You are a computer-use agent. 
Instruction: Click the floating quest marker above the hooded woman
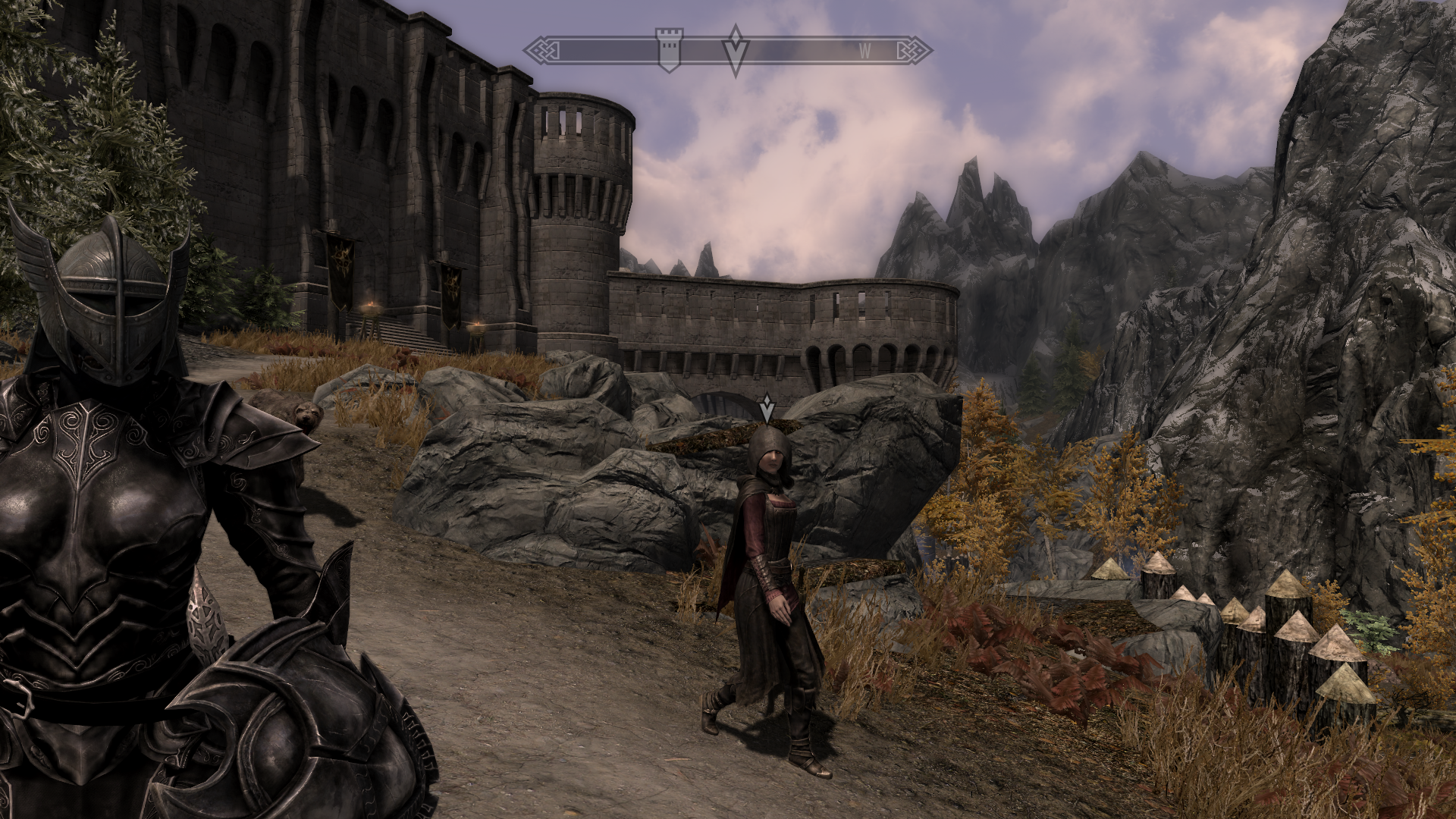tap(767, 409)
